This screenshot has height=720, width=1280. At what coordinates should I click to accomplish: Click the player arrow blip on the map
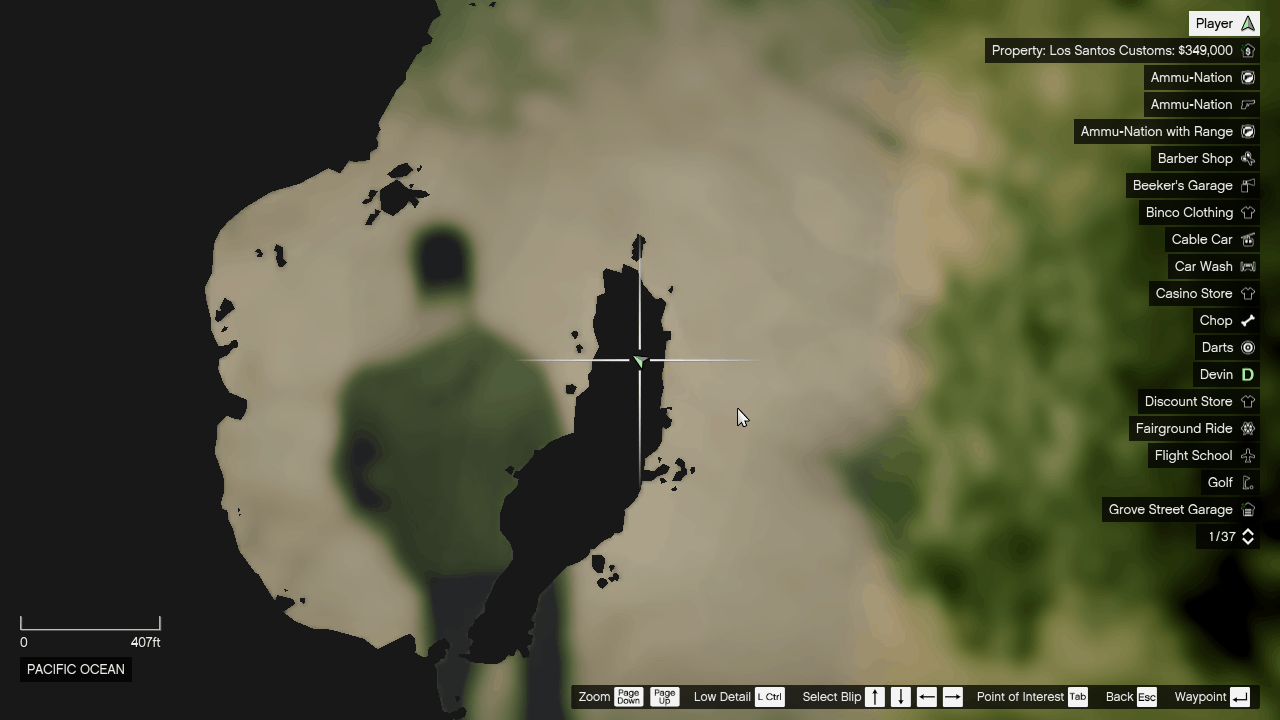639,361
